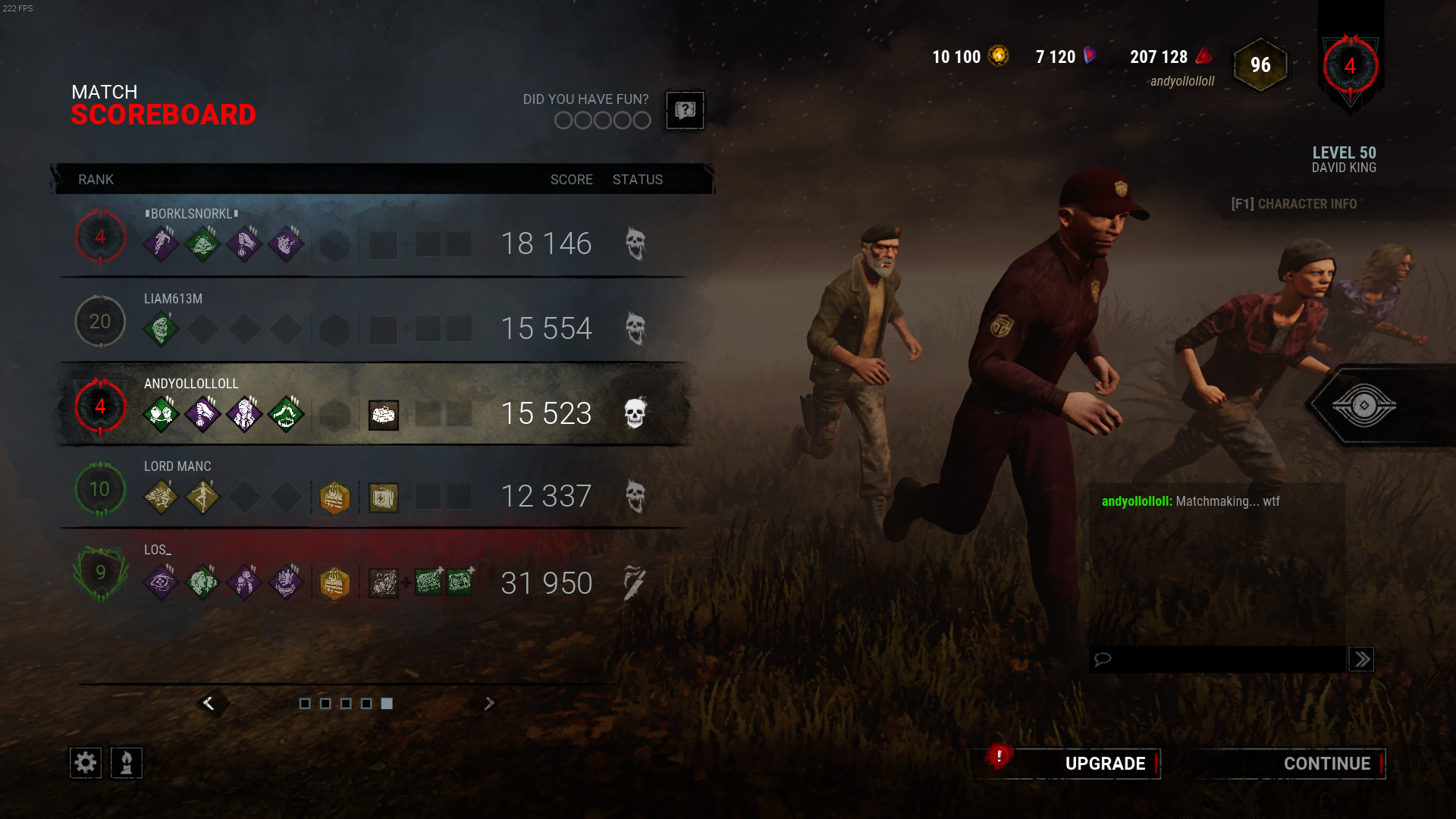Click inside the chat message input field
The width and height of the screenshot is (1456, 819).
(x=1213, y=659)
